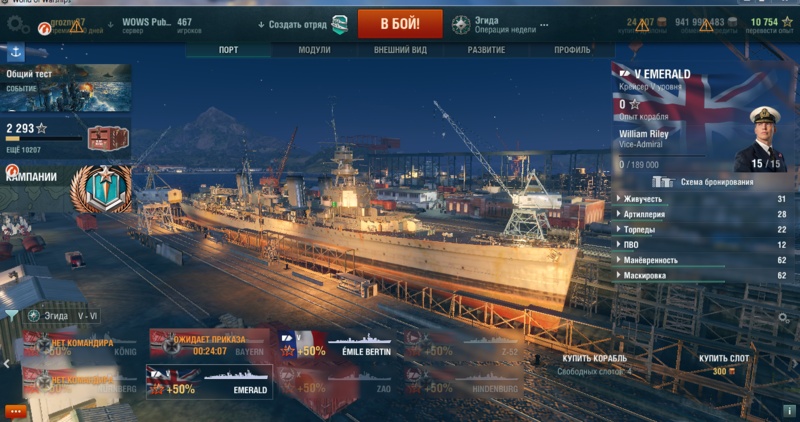Open the Модули tab

pos(314,49)
